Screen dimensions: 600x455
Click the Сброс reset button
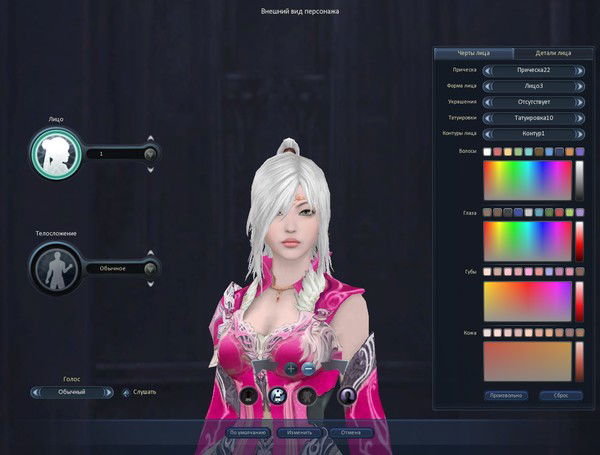pos(553,395)
